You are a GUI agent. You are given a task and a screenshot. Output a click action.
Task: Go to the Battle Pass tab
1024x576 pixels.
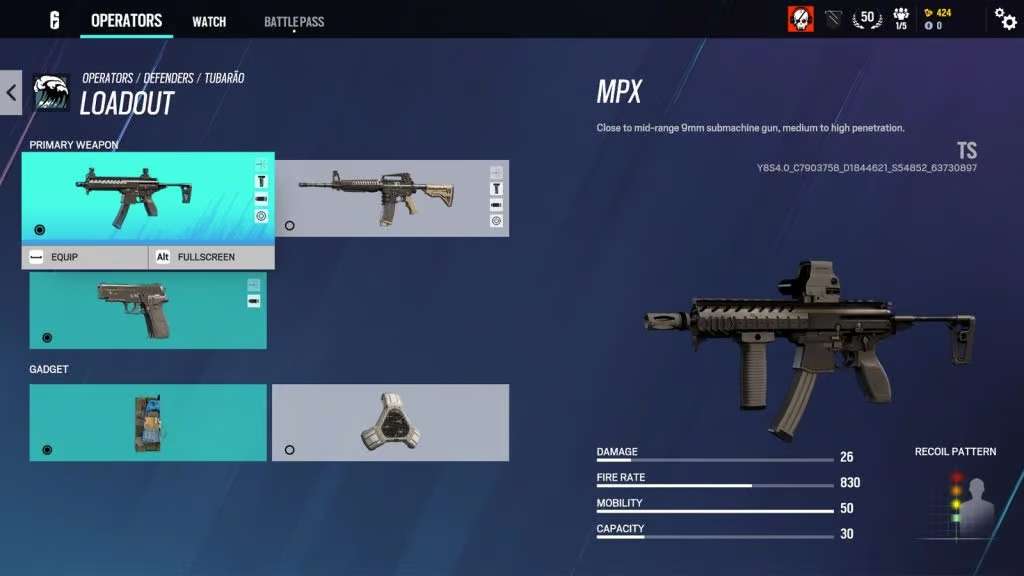click(294, 21)
